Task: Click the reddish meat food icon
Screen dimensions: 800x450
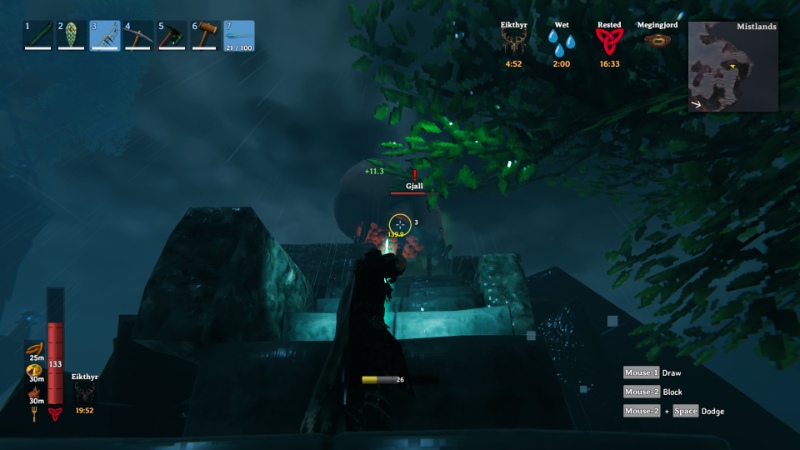Action: pos(35,394)
